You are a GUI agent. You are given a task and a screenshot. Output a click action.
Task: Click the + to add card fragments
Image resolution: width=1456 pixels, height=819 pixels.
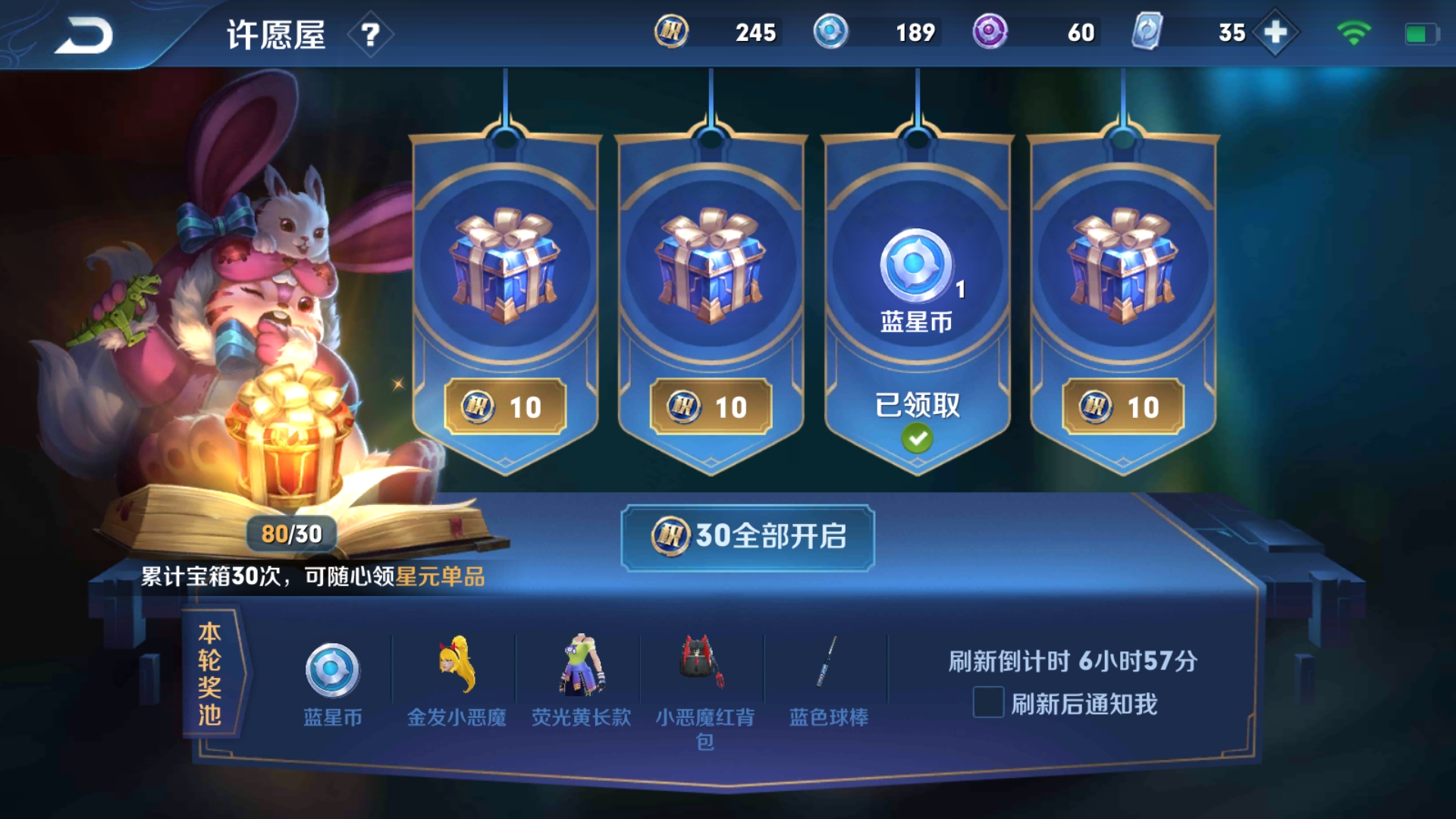pyautogui.click(x=1276, y=33)
